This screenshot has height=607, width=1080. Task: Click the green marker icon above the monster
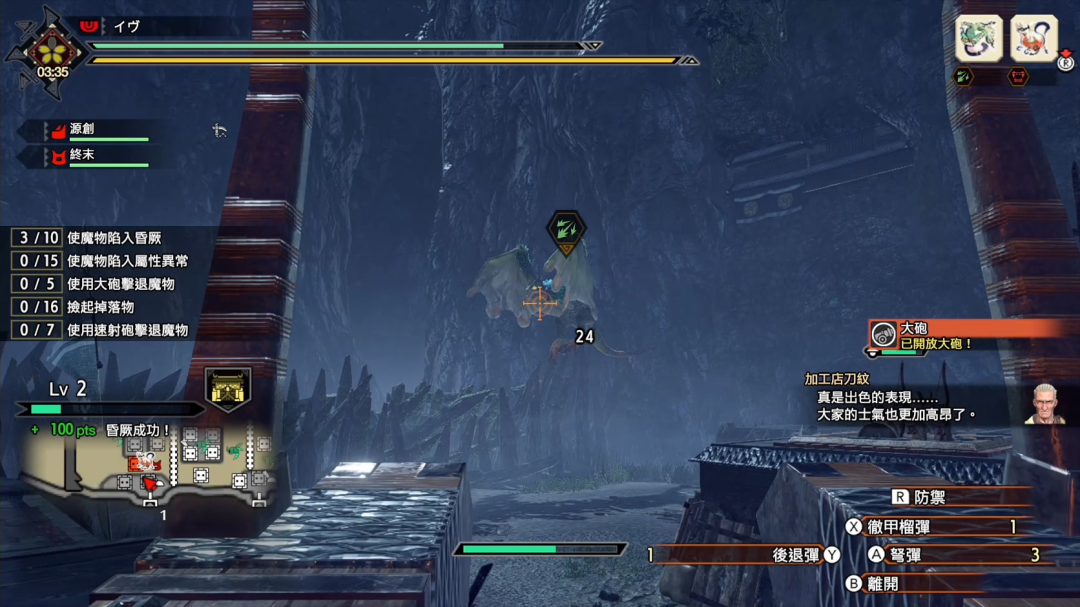(x=566, y=230)
